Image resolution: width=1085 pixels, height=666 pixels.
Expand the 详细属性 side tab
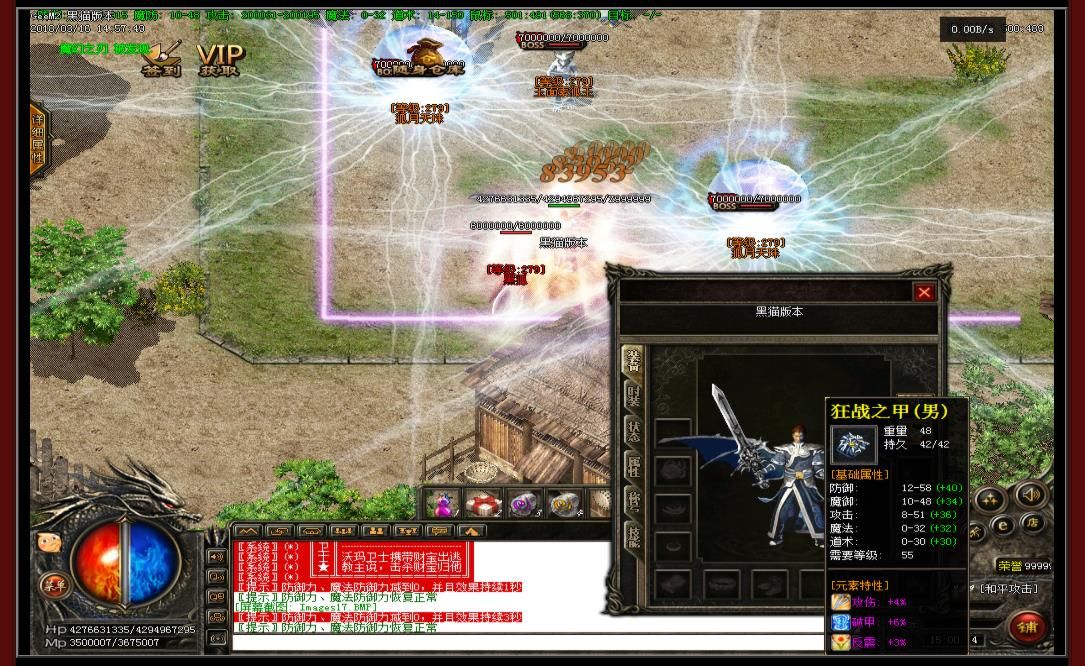pos(37,140)
